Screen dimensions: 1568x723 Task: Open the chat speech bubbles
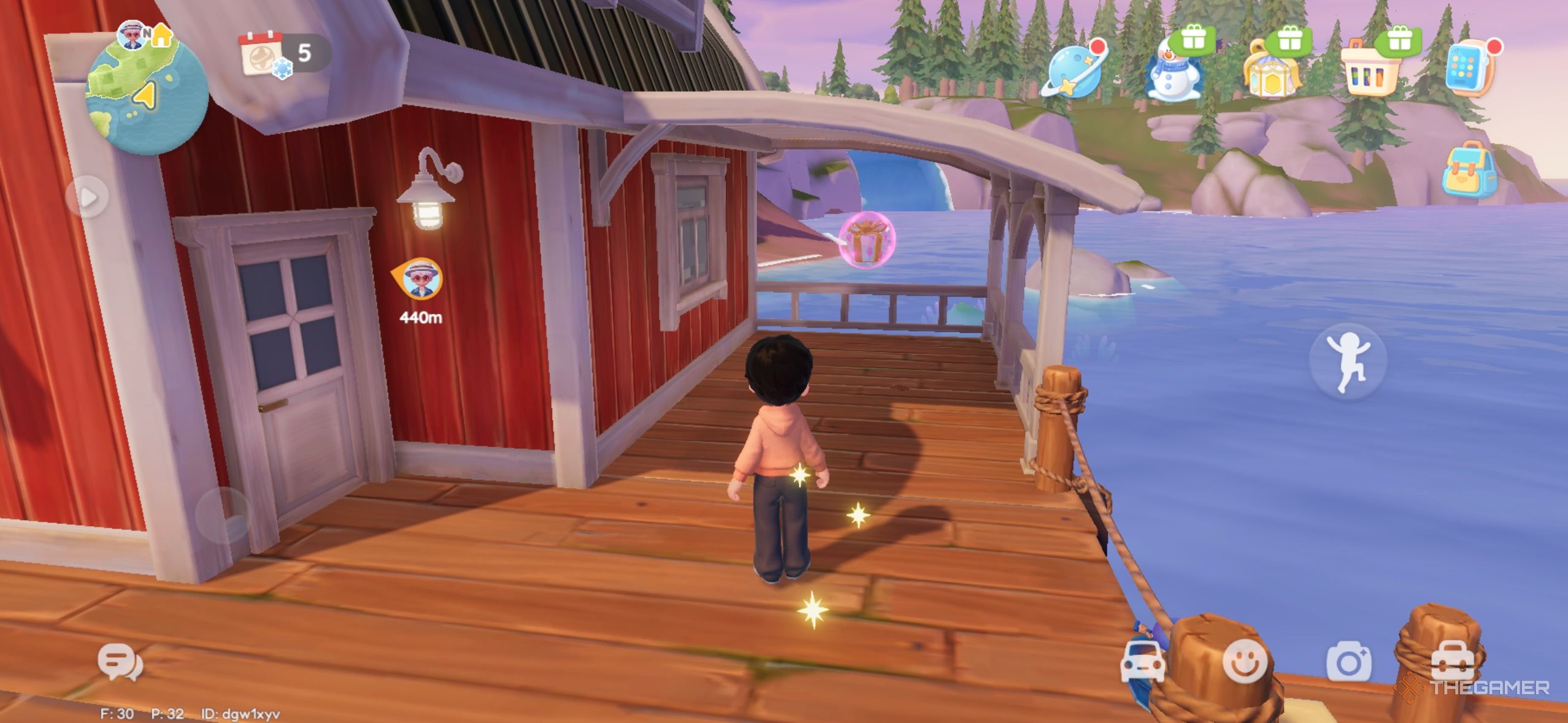120,662
